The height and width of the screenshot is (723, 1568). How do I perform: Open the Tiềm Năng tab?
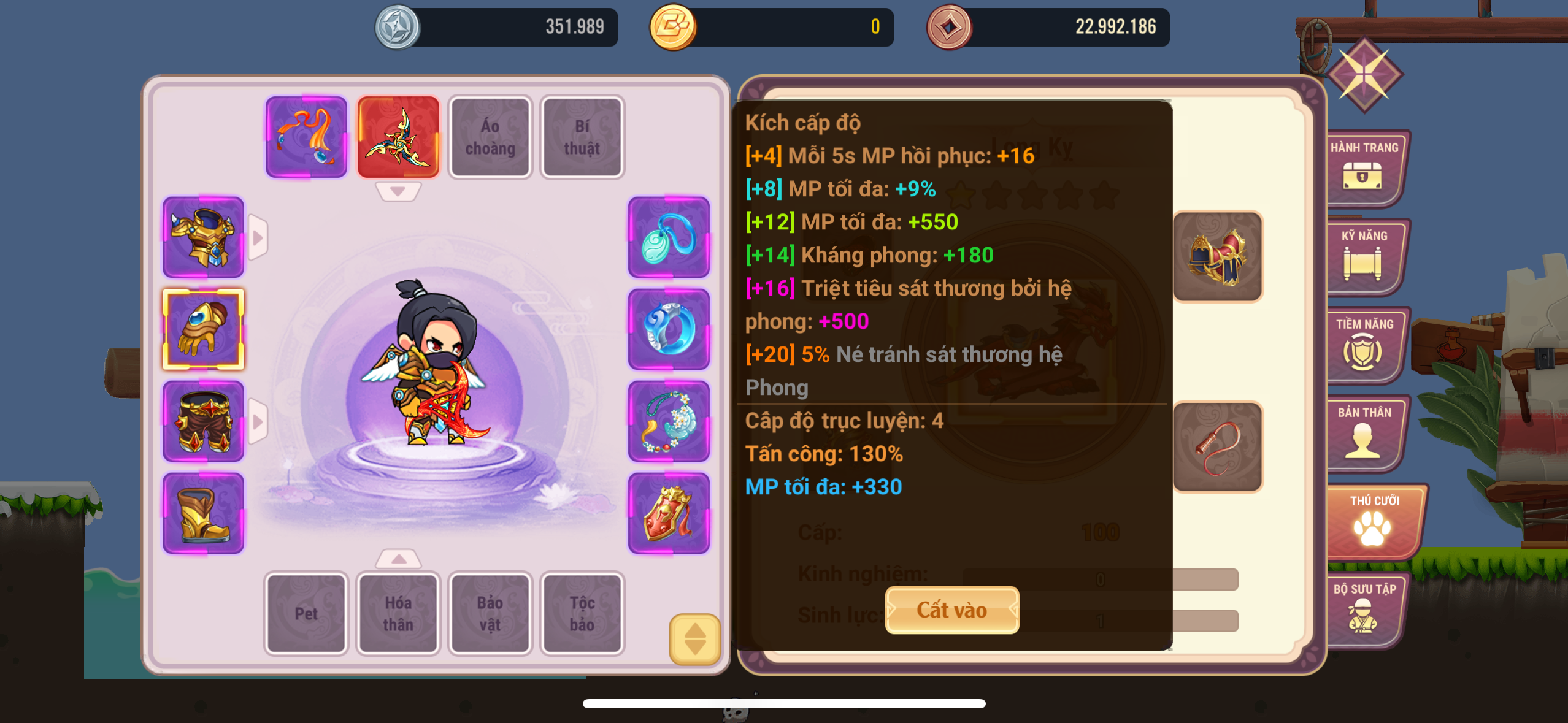(x=1364, y=344)
